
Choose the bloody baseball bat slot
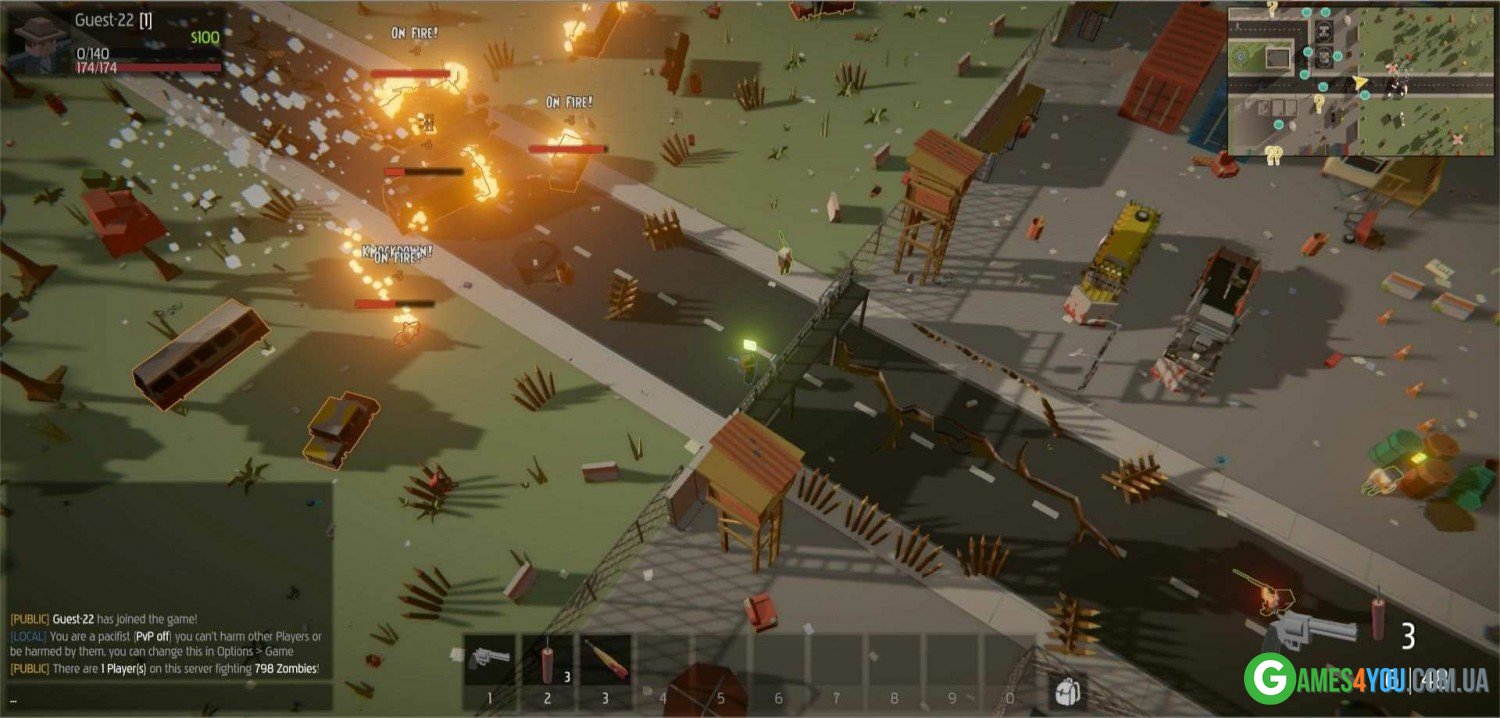click(x=605, y=659)
